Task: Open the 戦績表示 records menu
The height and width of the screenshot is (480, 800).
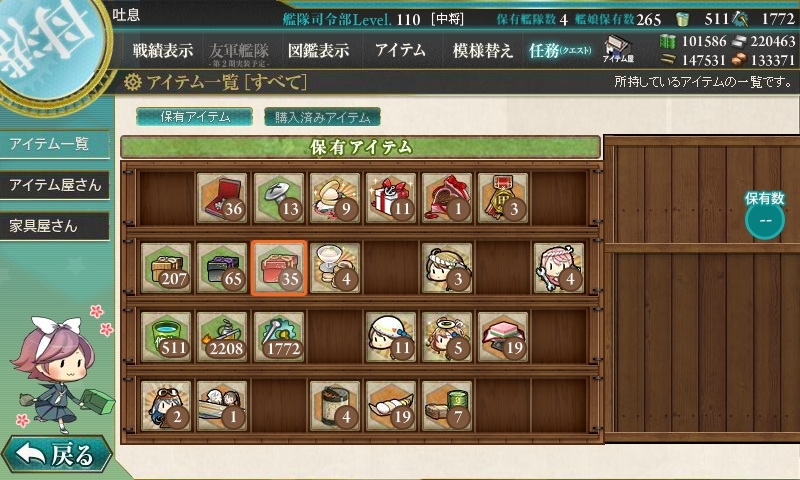Action: (163, 50)
